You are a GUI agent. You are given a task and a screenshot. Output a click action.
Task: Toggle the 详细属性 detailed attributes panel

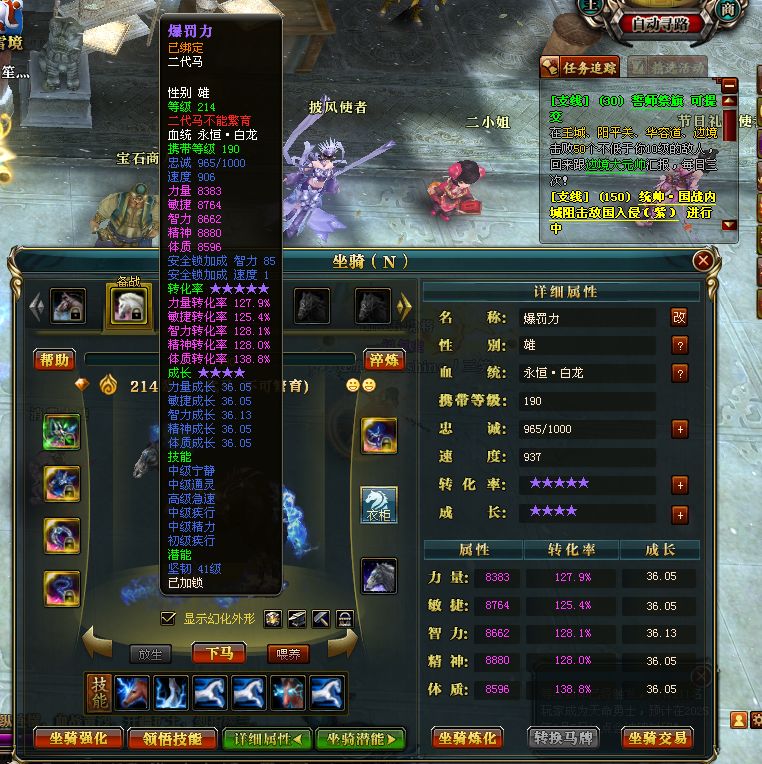click(x=265, y=739)
